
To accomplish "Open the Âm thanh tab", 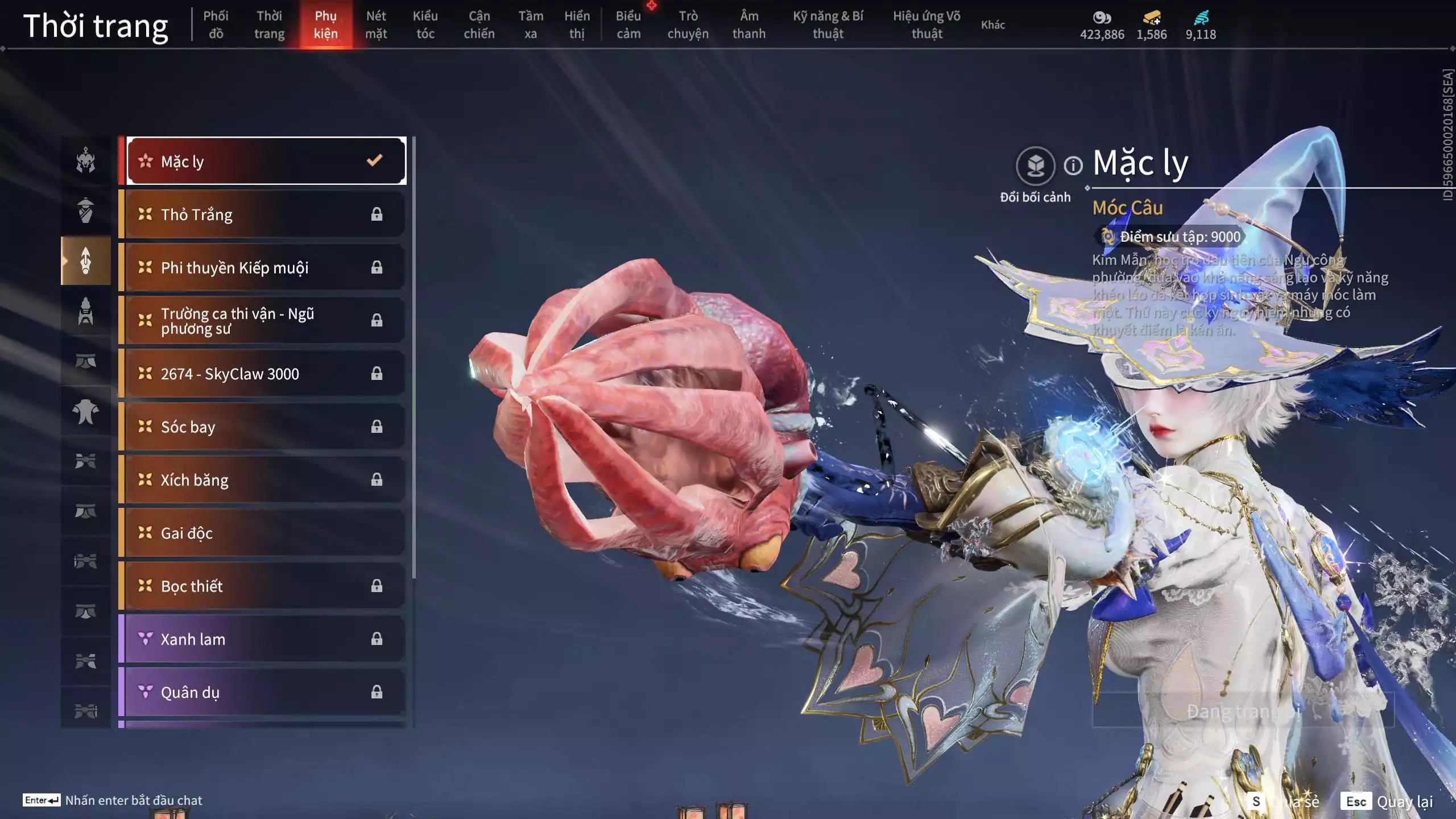I will click(x=748, y=25).
